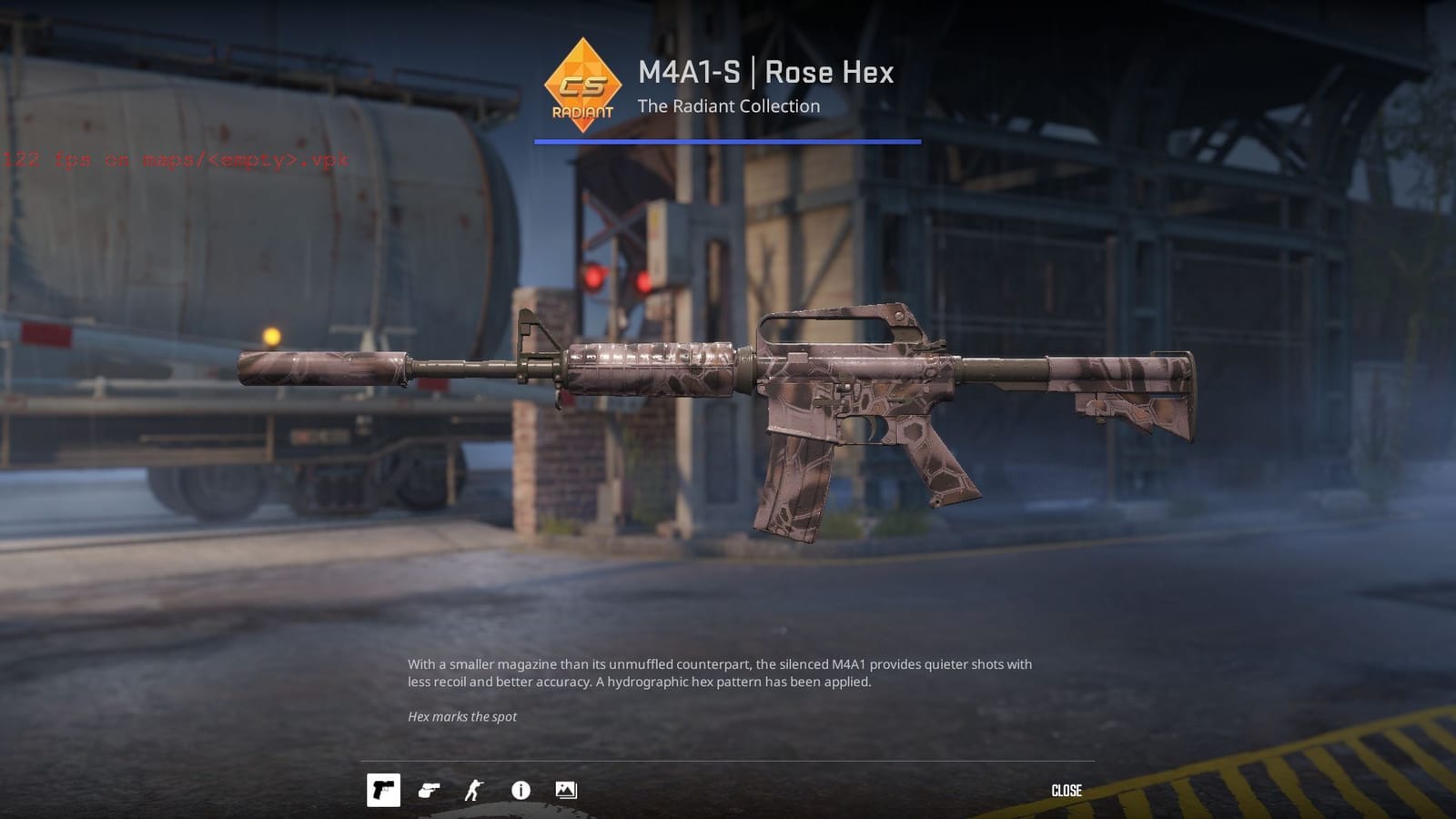
Task: Click 'The Radiant Collection' subtitle text
Action: point(728,106)
